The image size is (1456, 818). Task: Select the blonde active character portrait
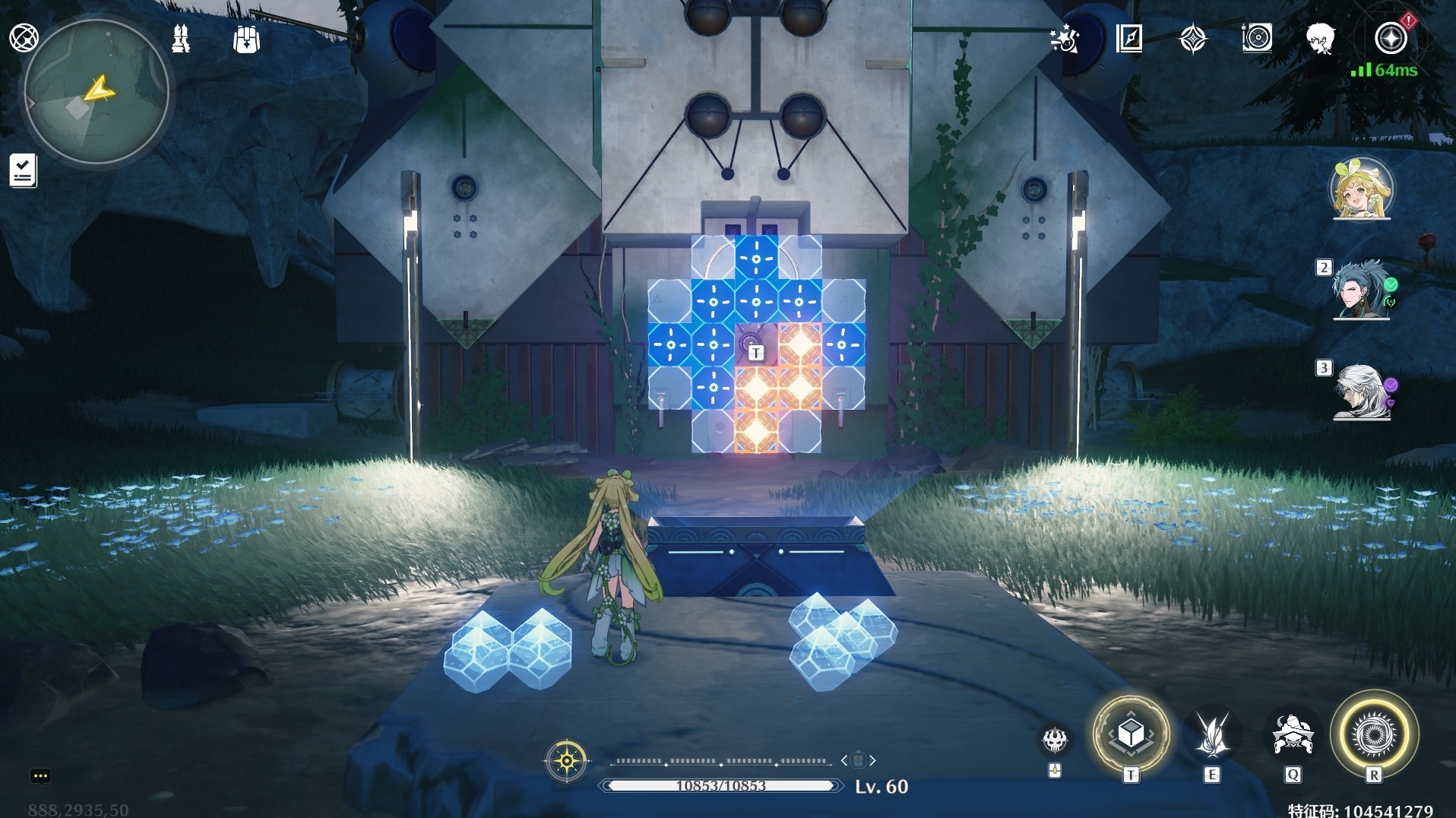[x=1362, y=189]
